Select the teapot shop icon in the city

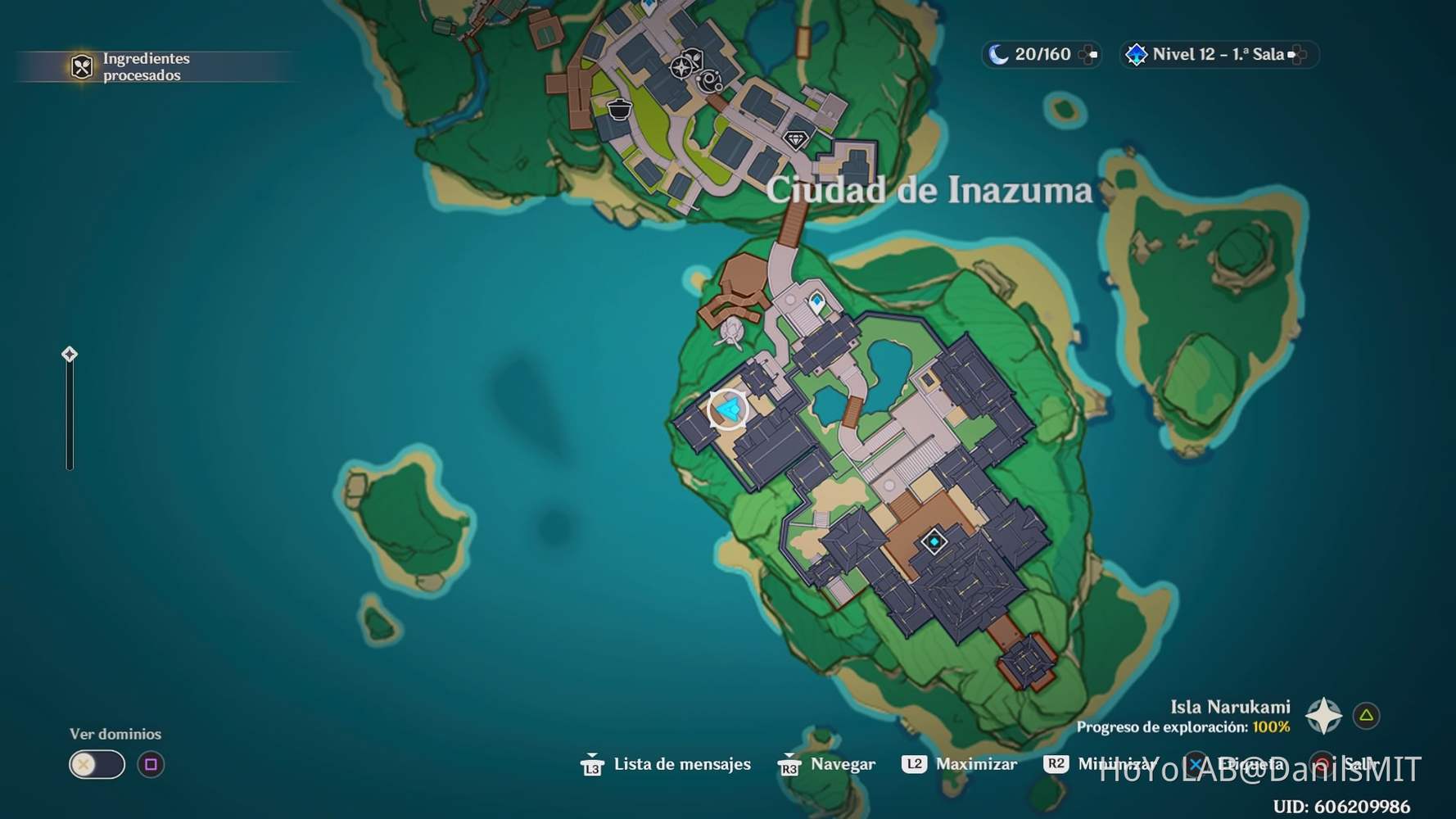(x=619, y=110)
